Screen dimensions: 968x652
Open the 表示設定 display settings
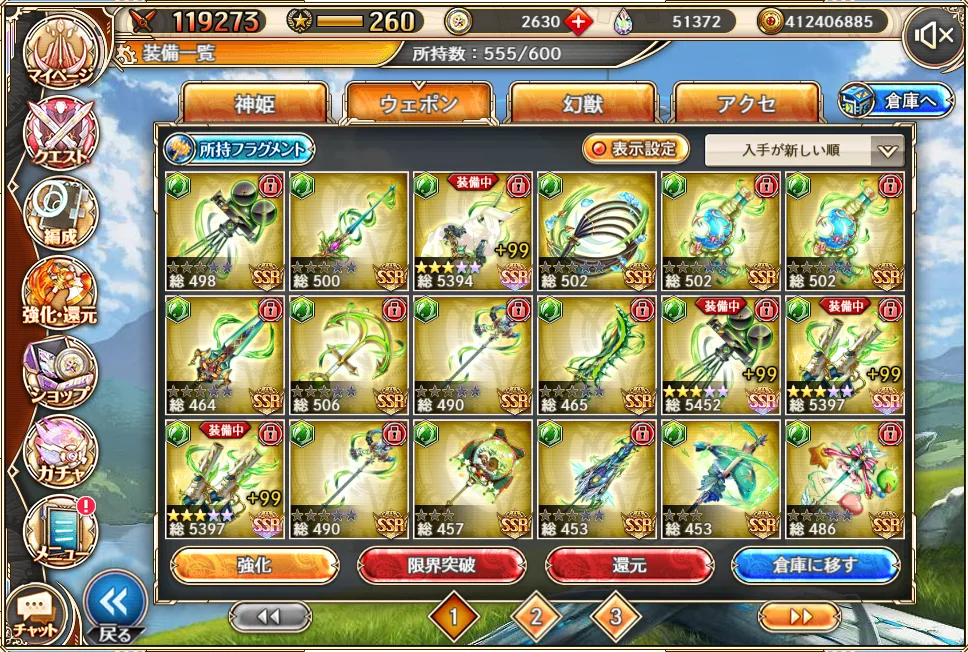tap(636, 149)
